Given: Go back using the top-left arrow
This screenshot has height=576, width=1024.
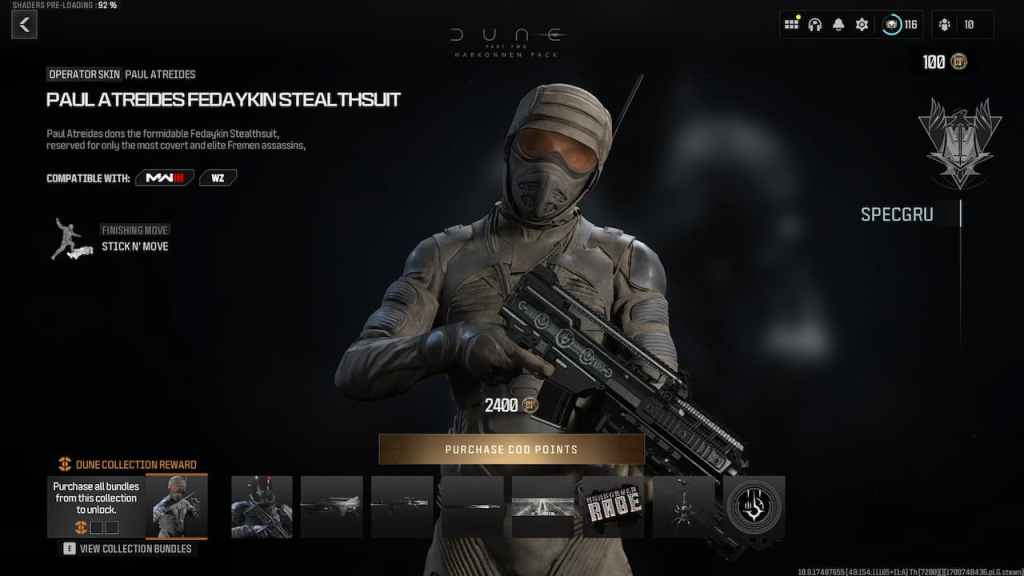Looking at the screenshot, I should pos(24,25).
